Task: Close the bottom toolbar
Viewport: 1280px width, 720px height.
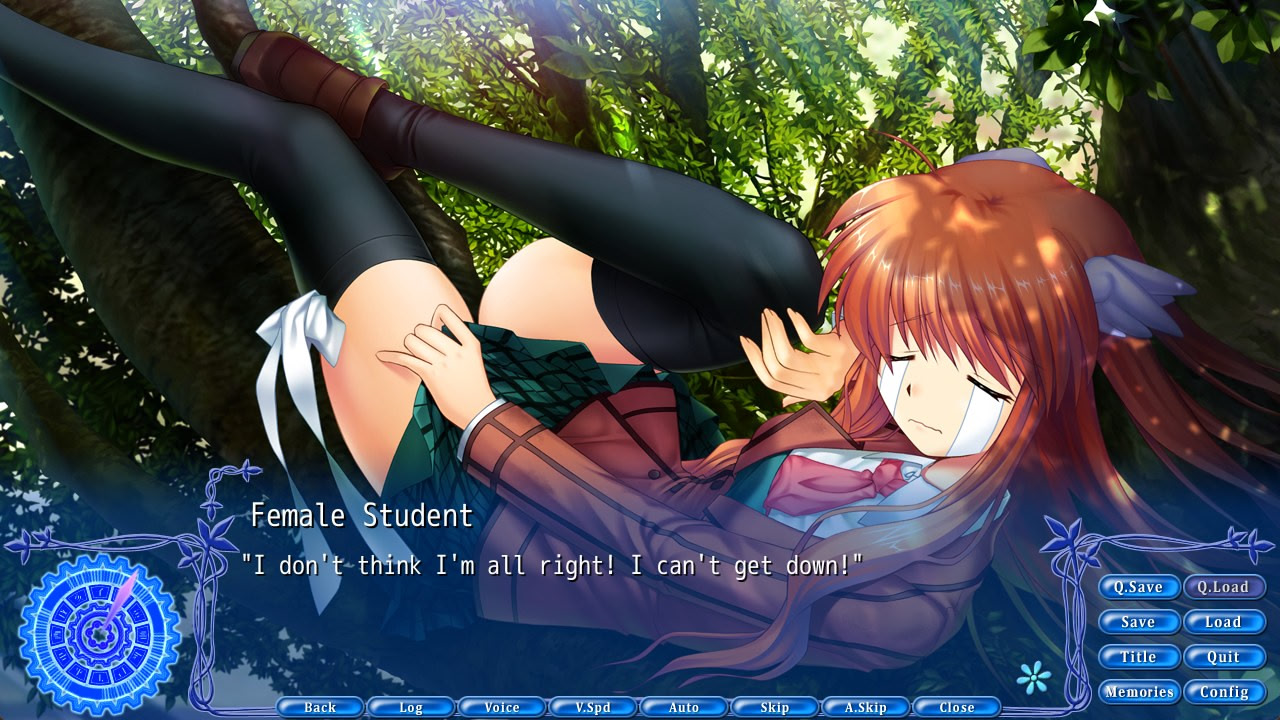Action: (957, 707)
